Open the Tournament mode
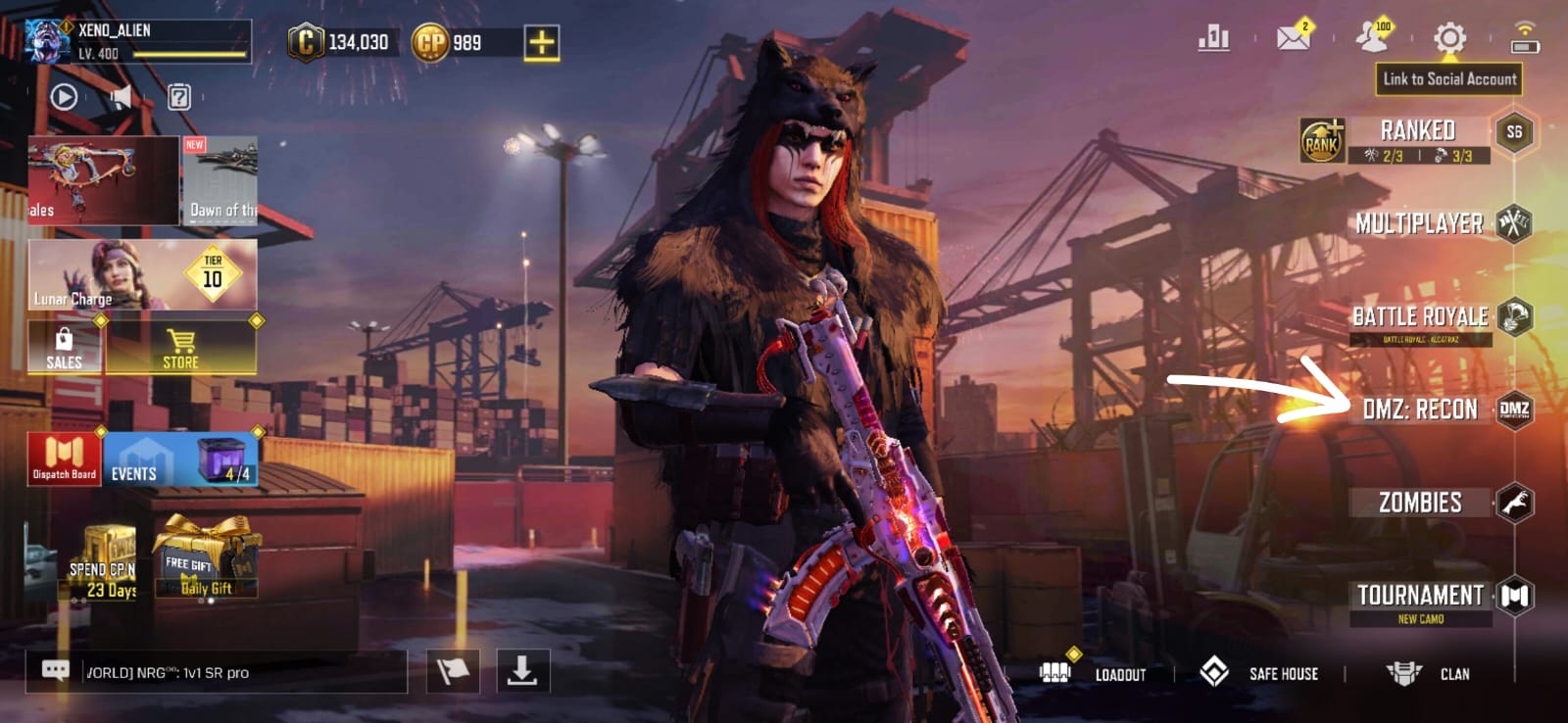 point(1420,596)
